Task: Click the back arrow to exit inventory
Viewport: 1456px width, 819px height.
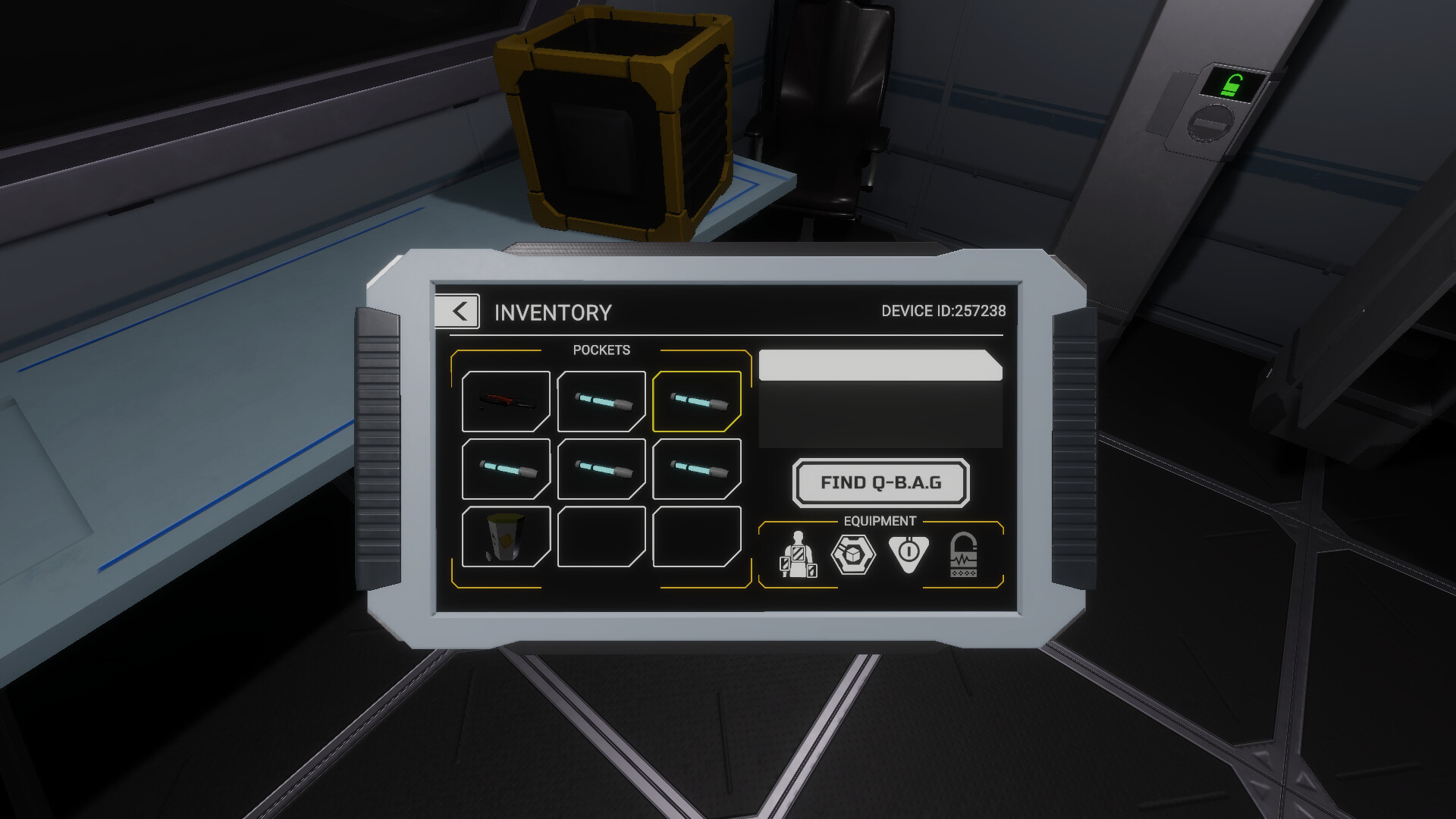Action: 457,311
